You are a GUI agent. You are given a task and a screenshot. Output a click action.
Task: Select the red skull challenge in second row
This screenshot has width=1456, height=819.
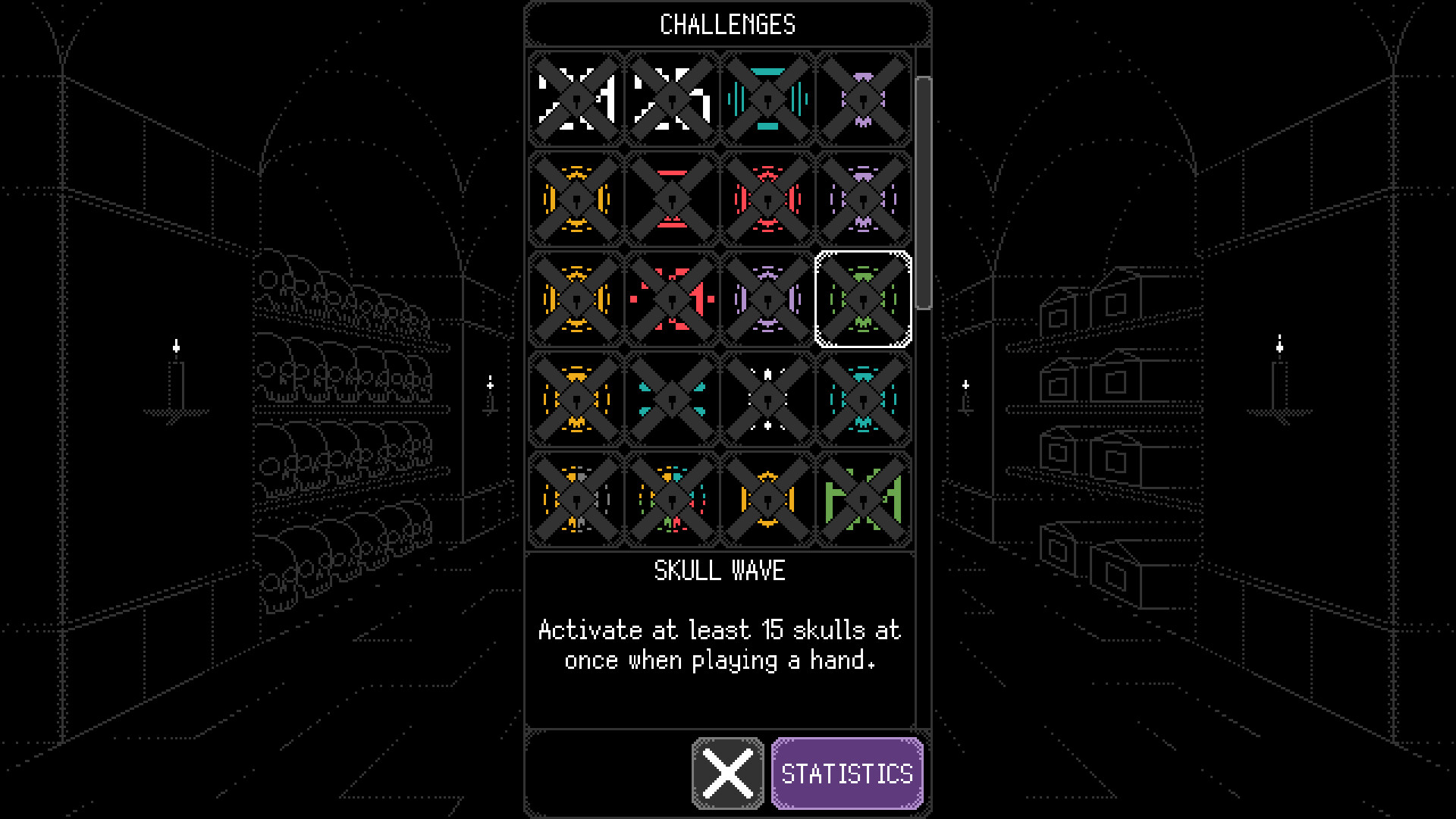tap(767, 199)
